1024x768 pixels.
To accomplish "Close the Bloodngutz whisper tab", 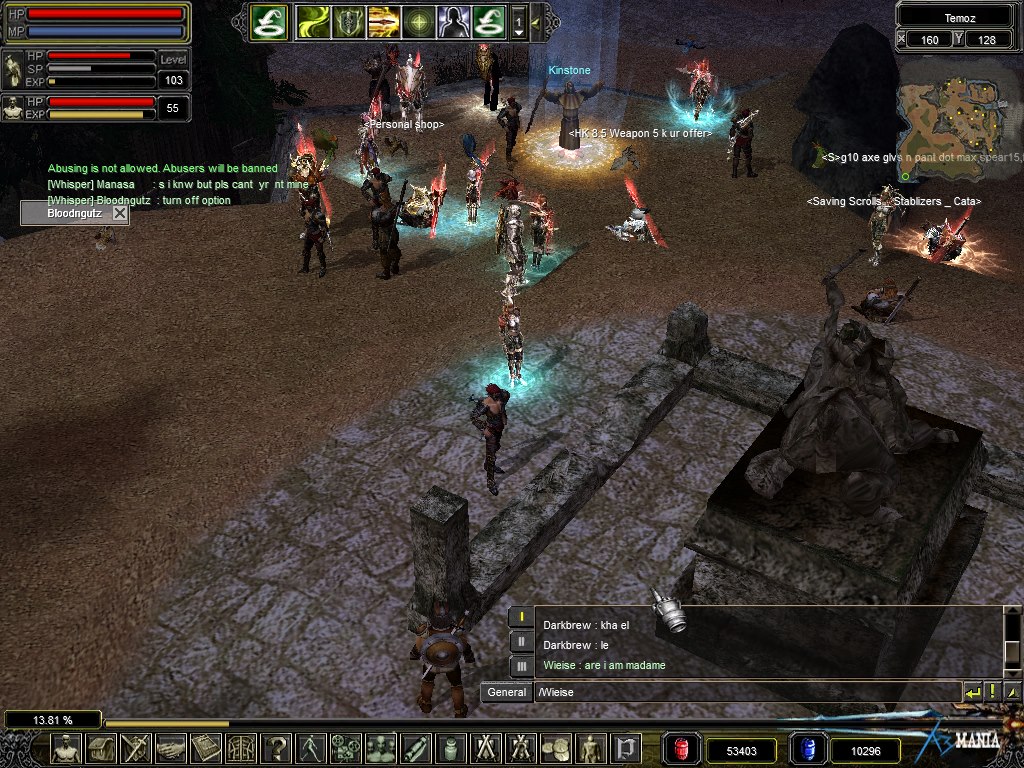I will coord(120,213).
